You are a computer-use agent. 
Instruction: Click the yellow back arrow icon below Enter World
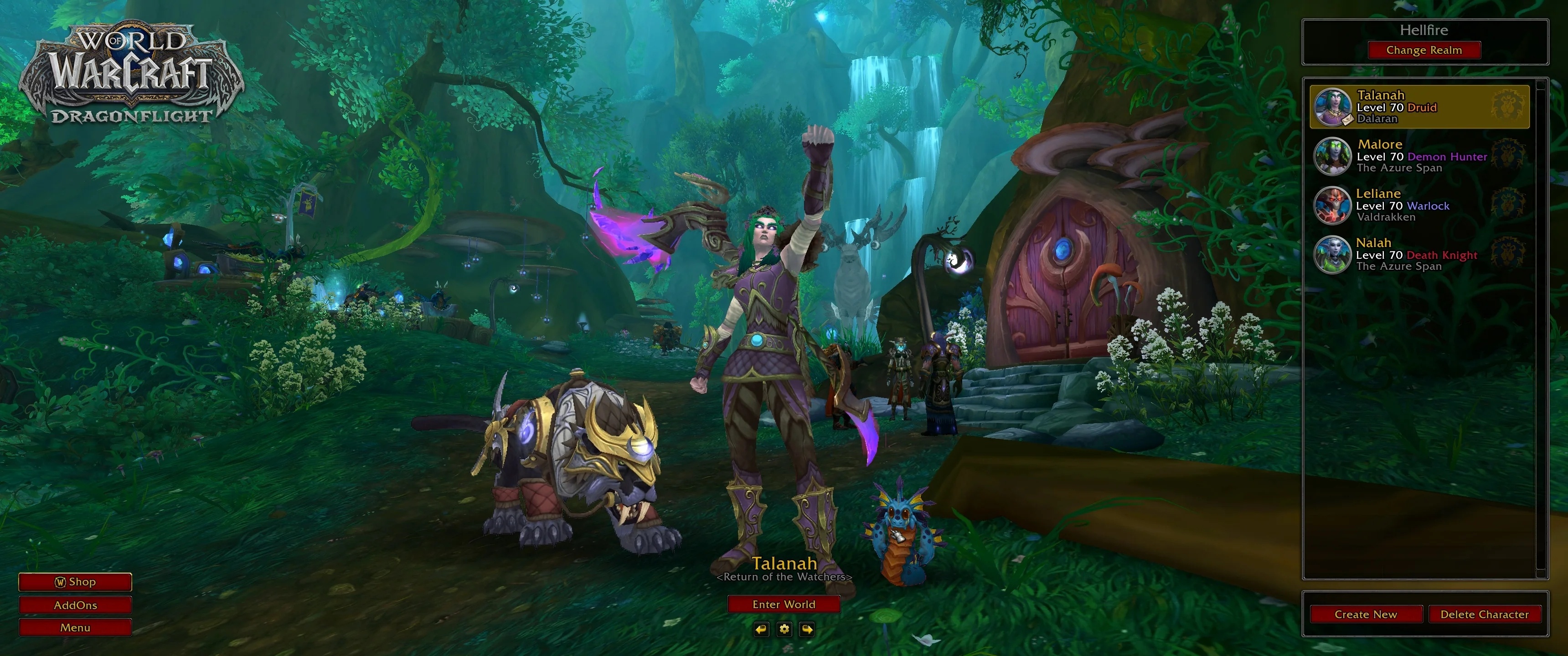tap(762, 630)
